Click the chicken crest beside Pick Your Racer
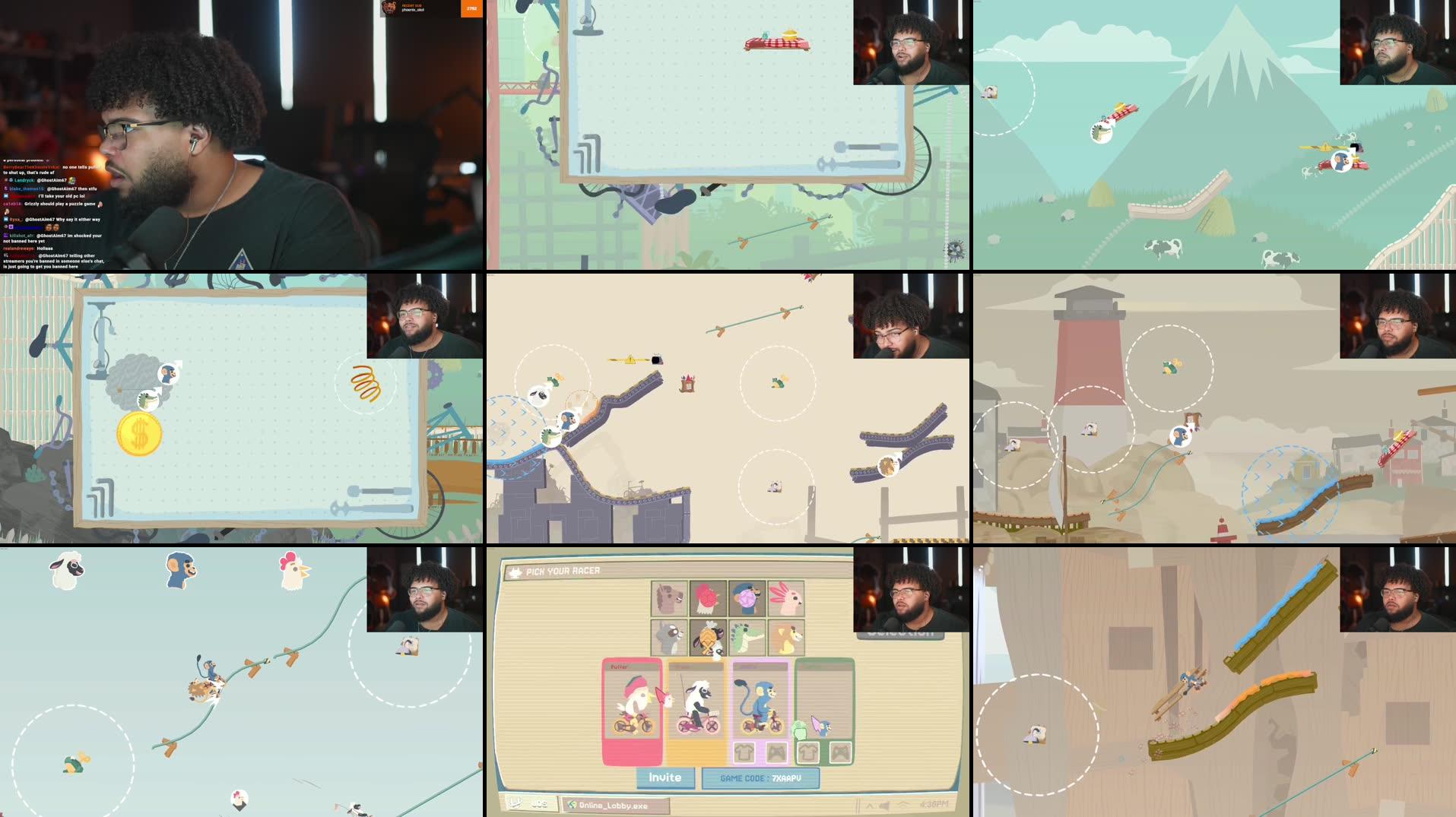This screenshot has height=817, width=1456. coord(514,571)
